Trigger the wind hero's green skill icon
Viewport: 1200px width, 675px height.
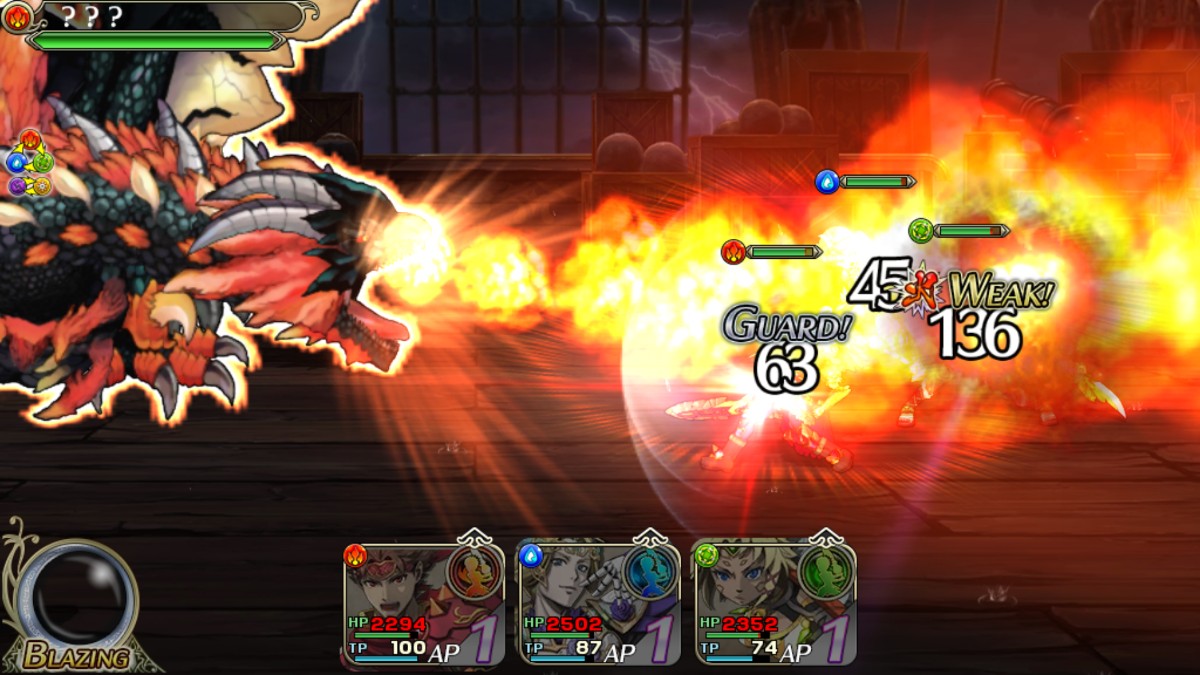click(x=826, y=573)
